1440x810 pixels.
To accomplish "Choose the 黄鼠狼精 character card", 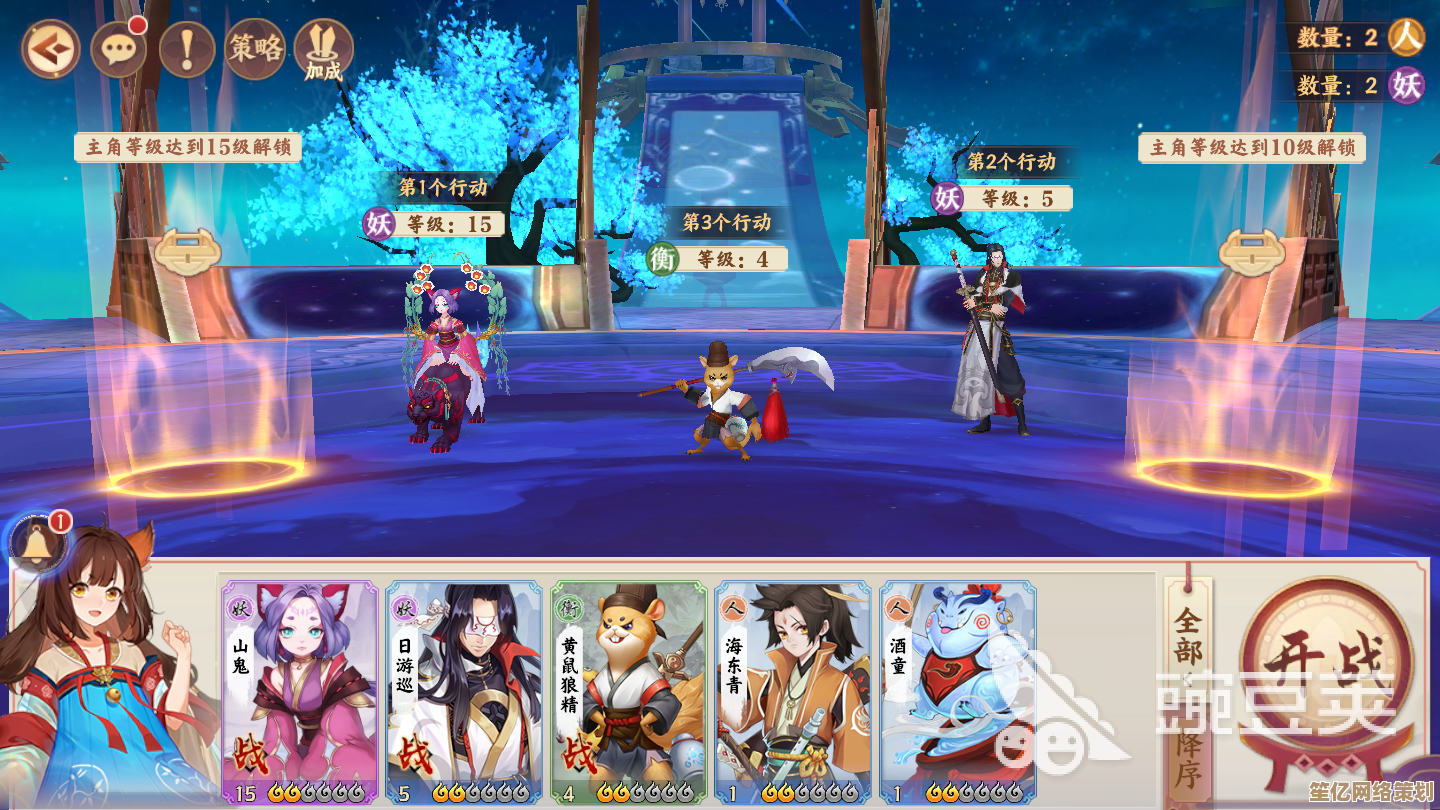I will [x=629, y=692].
